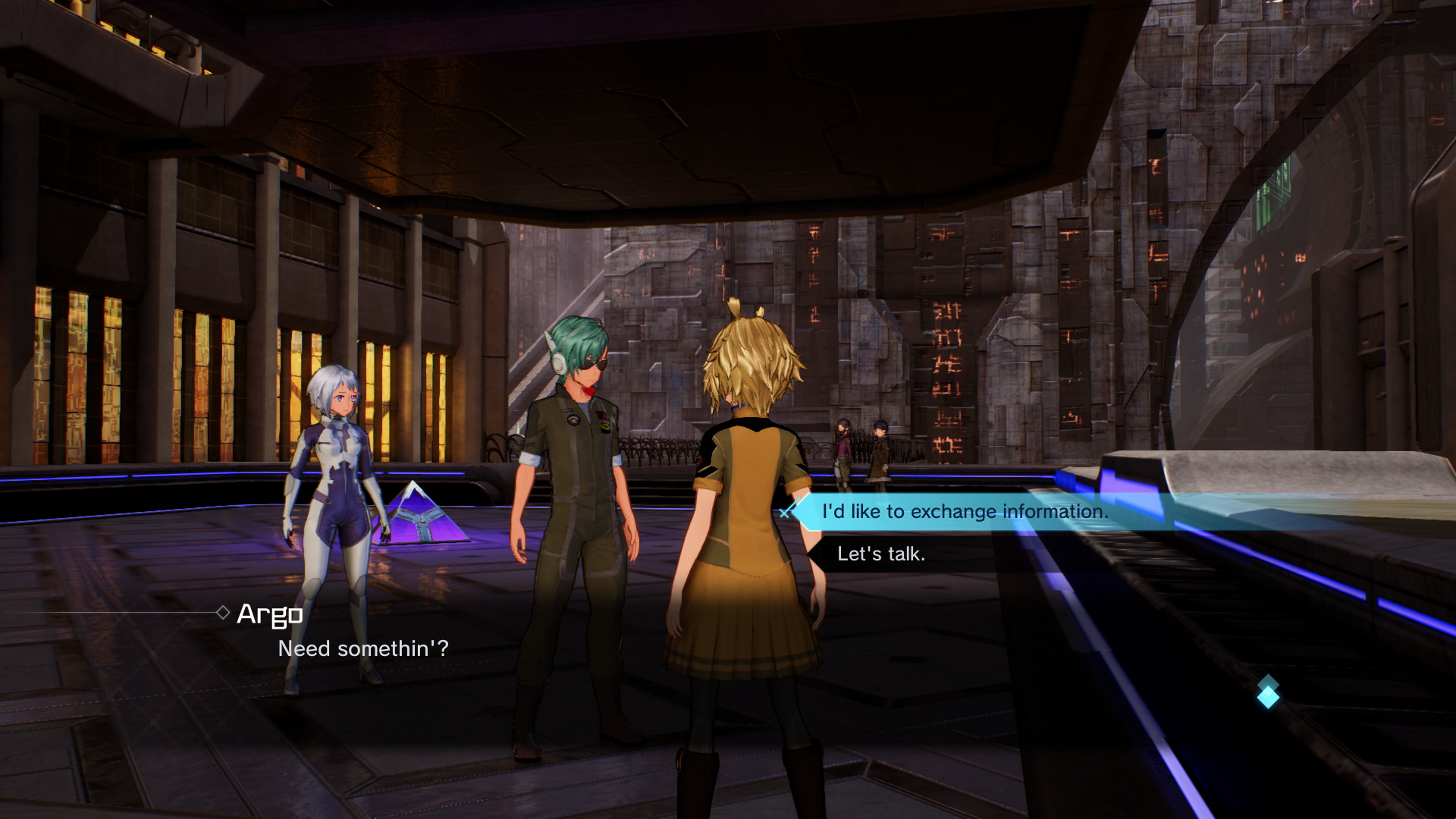Click the blue cursor marker beside highlighted option
The width and height of the screenshot is (1456, 819).
point(785,513)
